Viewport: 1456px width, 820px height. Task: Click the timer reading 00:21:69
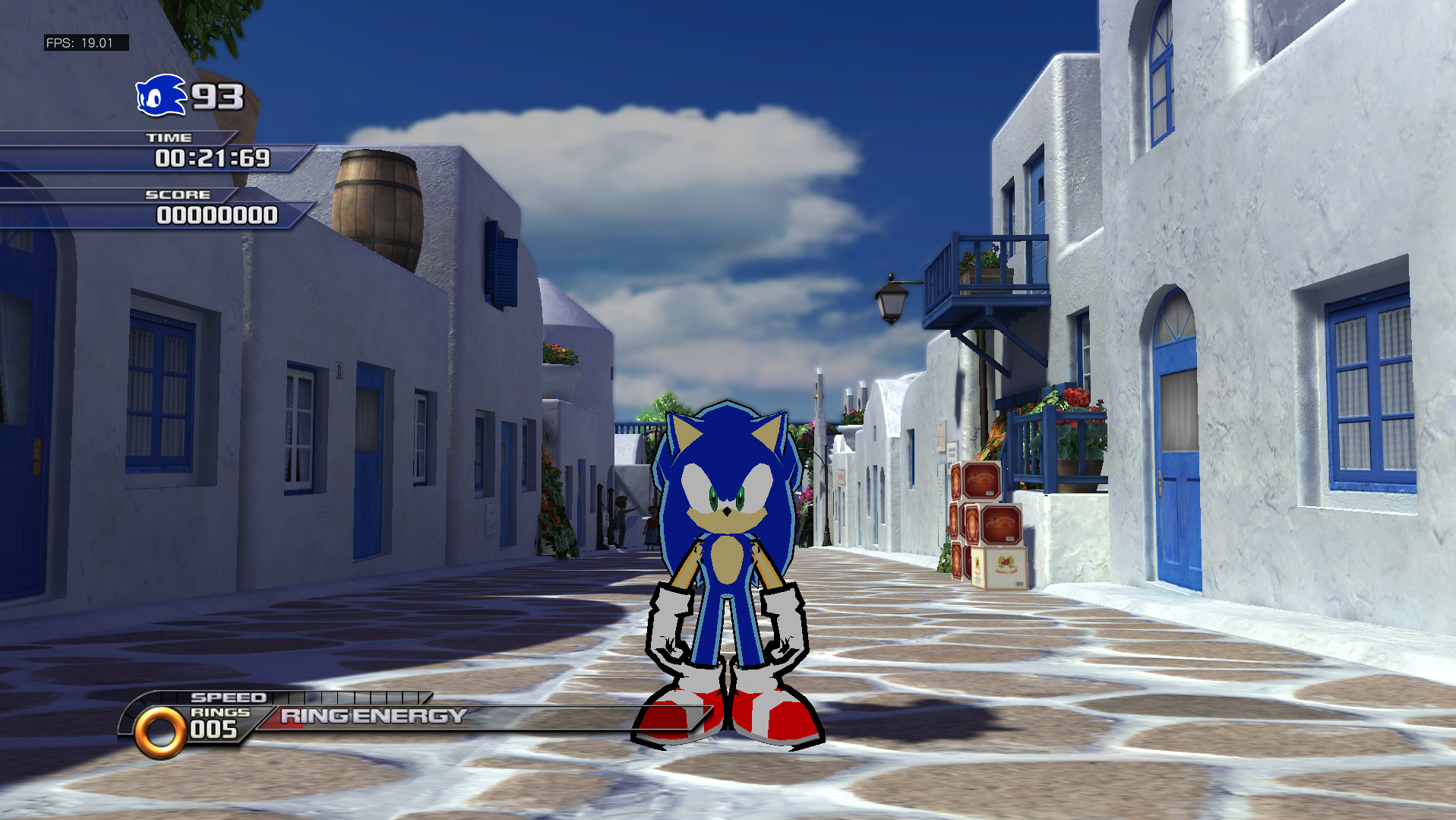click(213, 160)
